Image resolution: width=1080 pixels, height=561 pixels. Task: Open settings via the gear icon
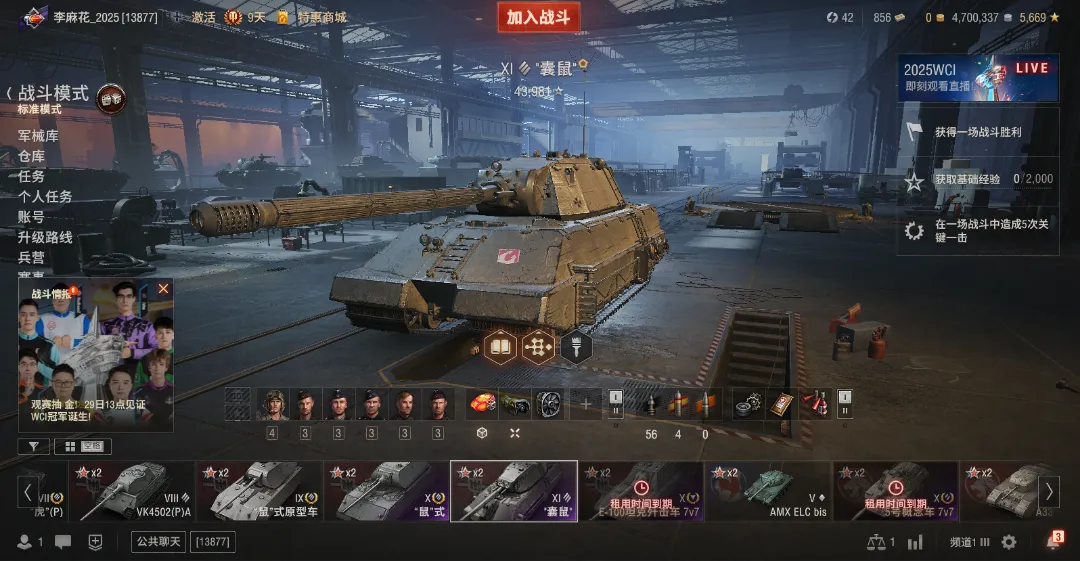[x=1009, y=542]
